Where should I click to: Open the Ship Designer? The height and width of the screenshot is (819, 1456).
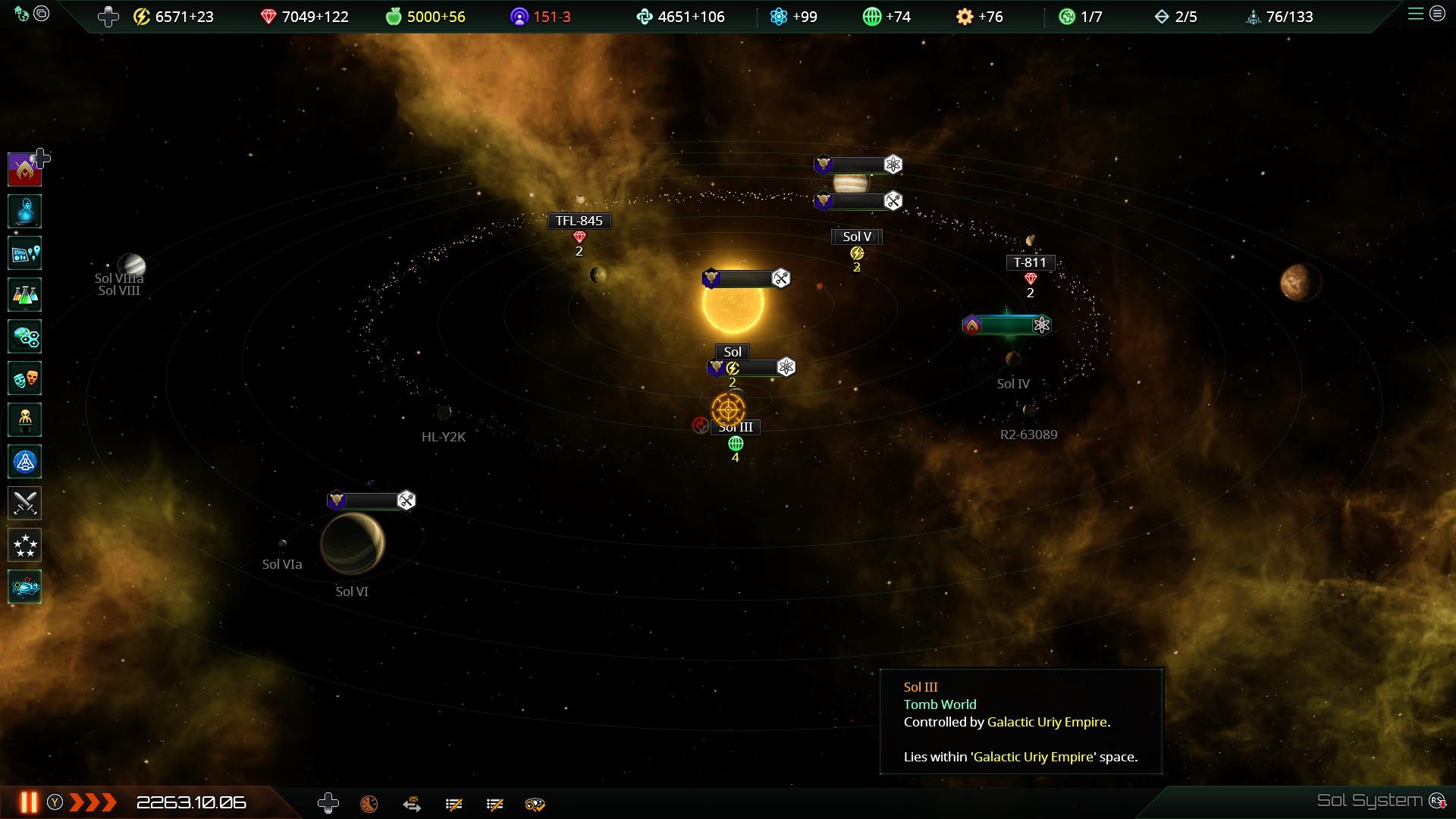click(25, 461)
